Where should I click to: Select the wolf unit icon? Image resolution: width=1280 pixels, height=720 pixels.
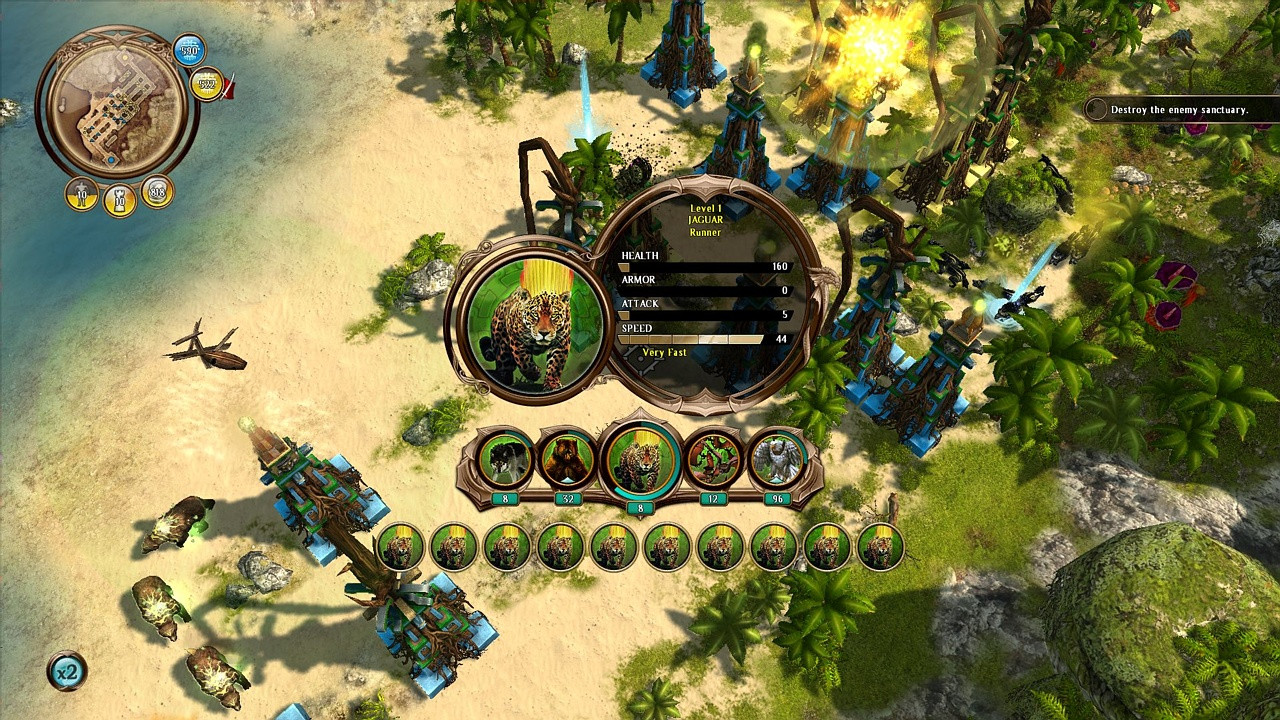coord(506,460)
